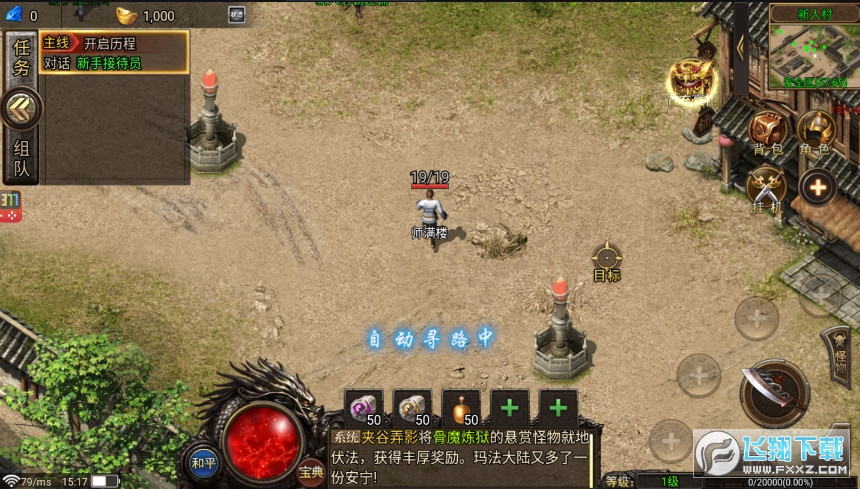Image resolution: width=860 pixels, height=489 pixels.
Task: Use the purple scroll in the hotbar
Action: point(364,408)
